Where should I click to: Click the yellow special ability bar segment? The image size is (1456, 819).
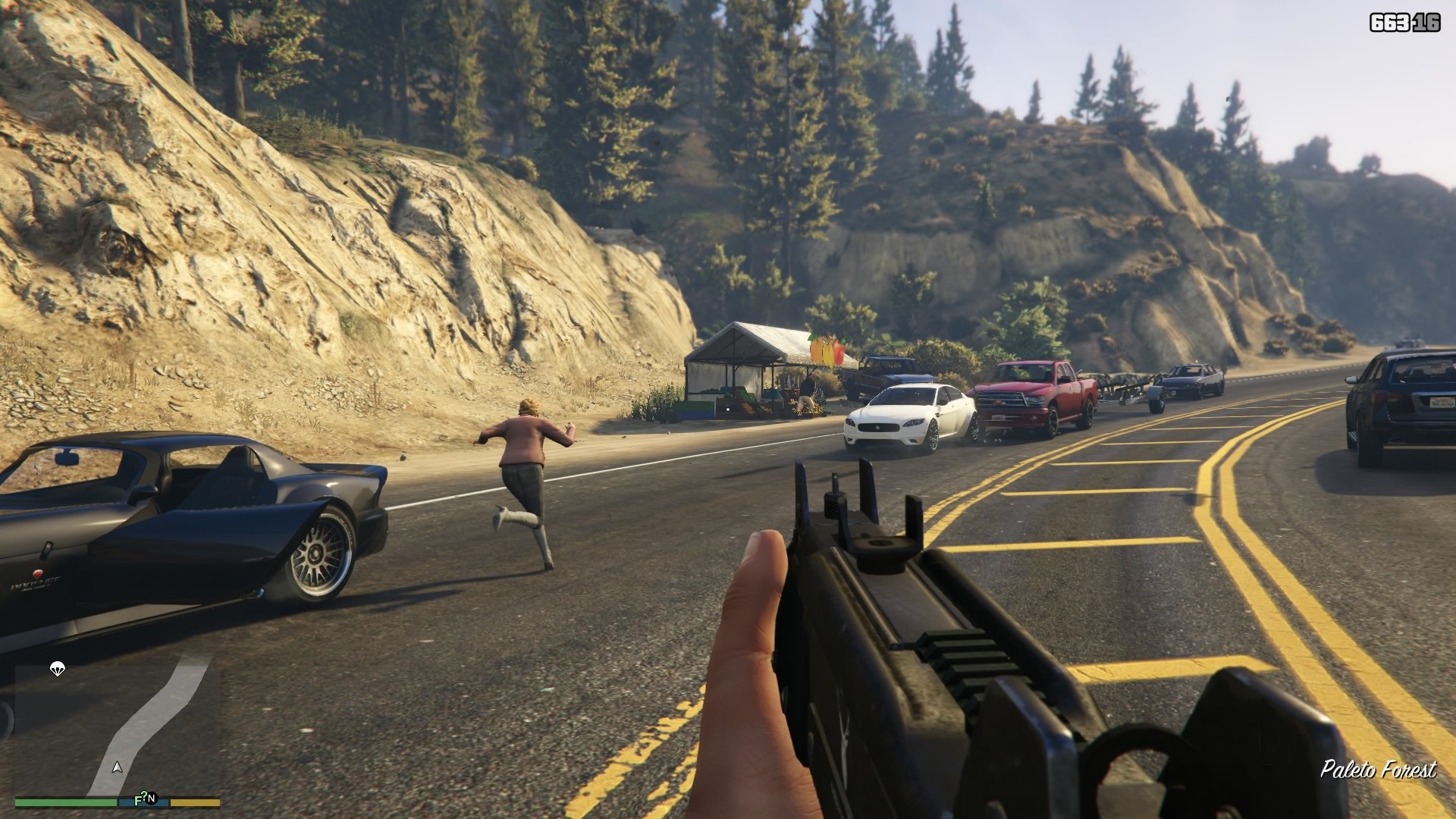point(193,802)
